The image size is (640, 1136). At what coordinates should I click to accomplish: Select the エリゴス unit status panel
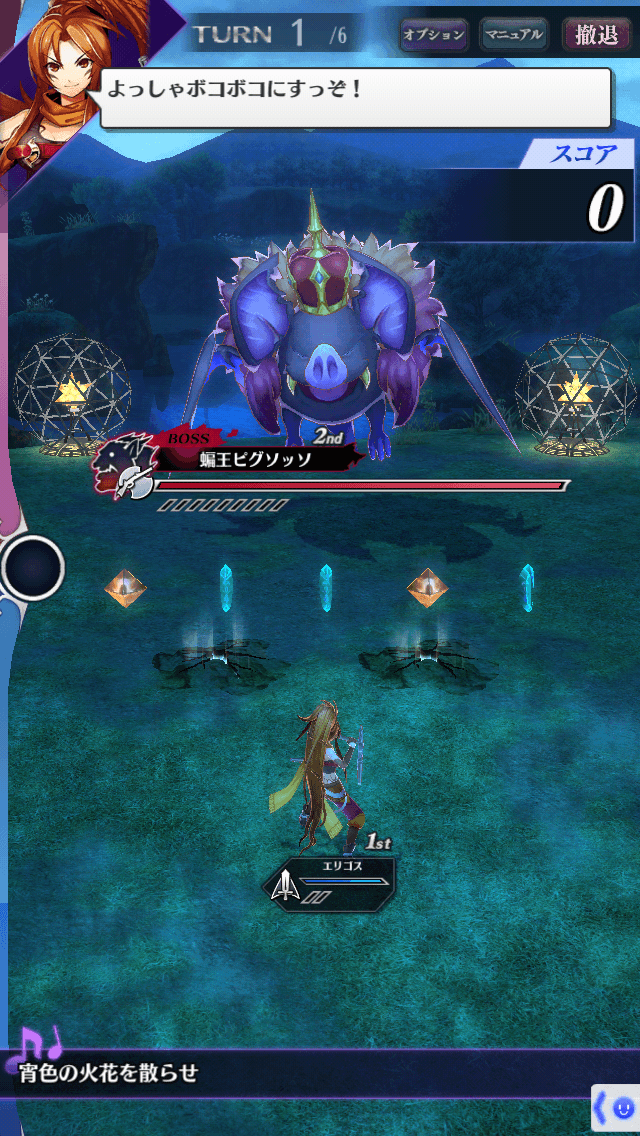(x=330, y=877)
